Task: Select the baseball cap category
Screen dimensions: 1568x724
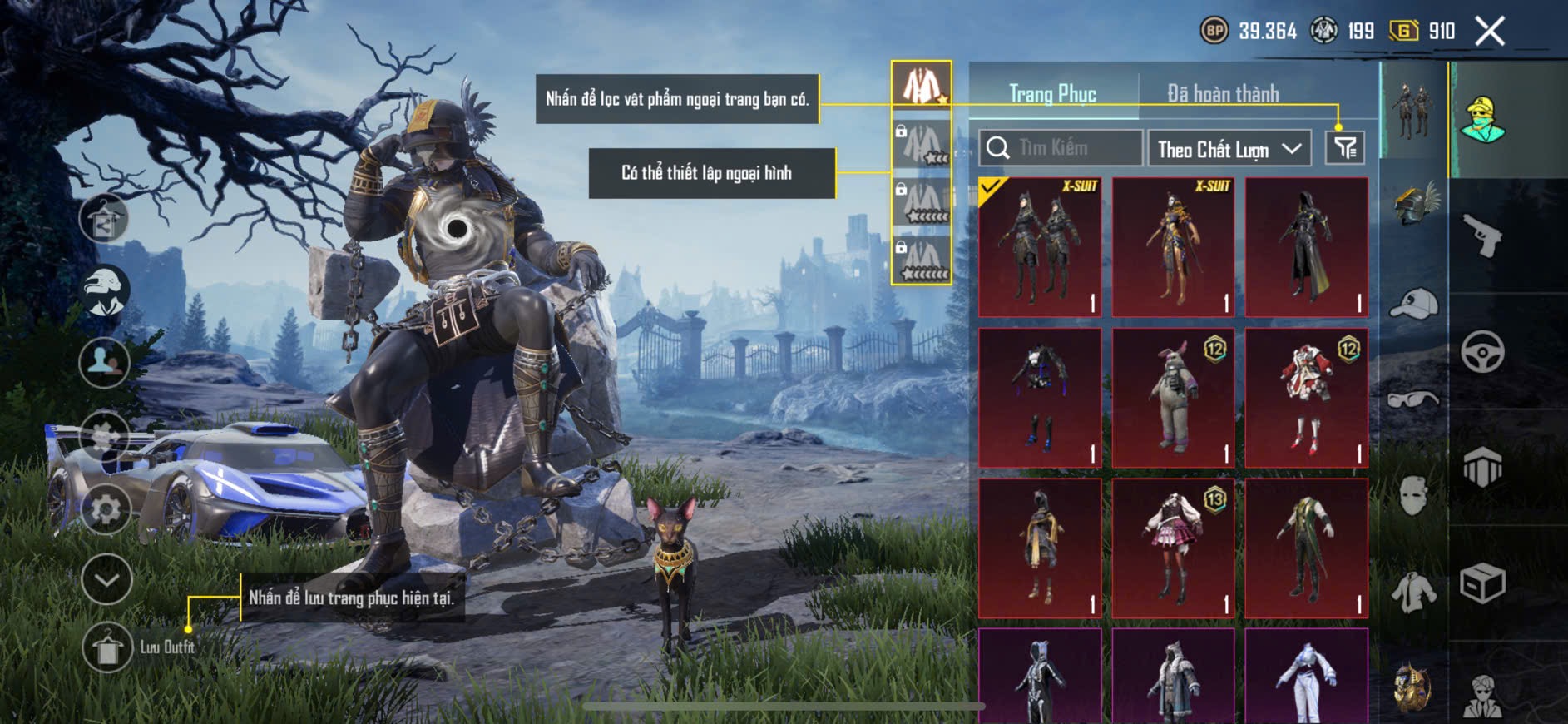Action: tap(1413, 304)
